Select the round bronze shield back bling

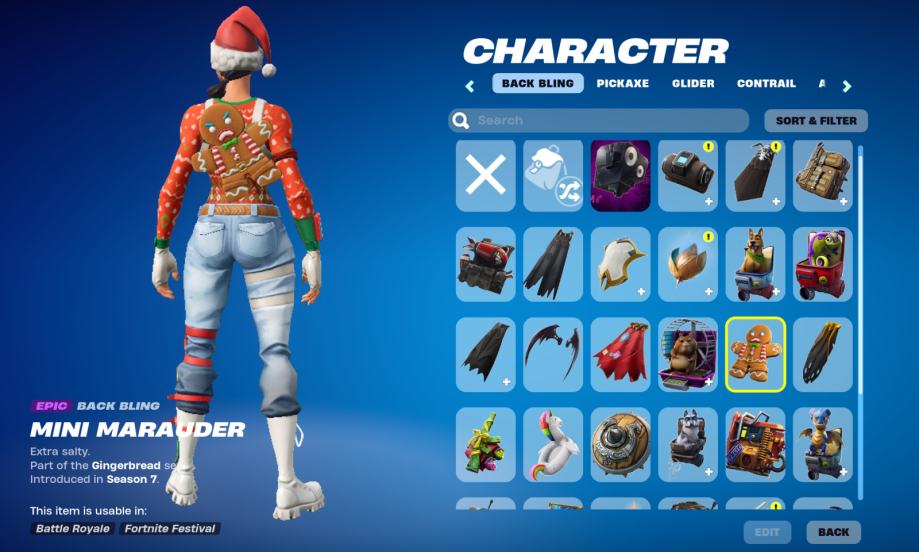(620, 443)
